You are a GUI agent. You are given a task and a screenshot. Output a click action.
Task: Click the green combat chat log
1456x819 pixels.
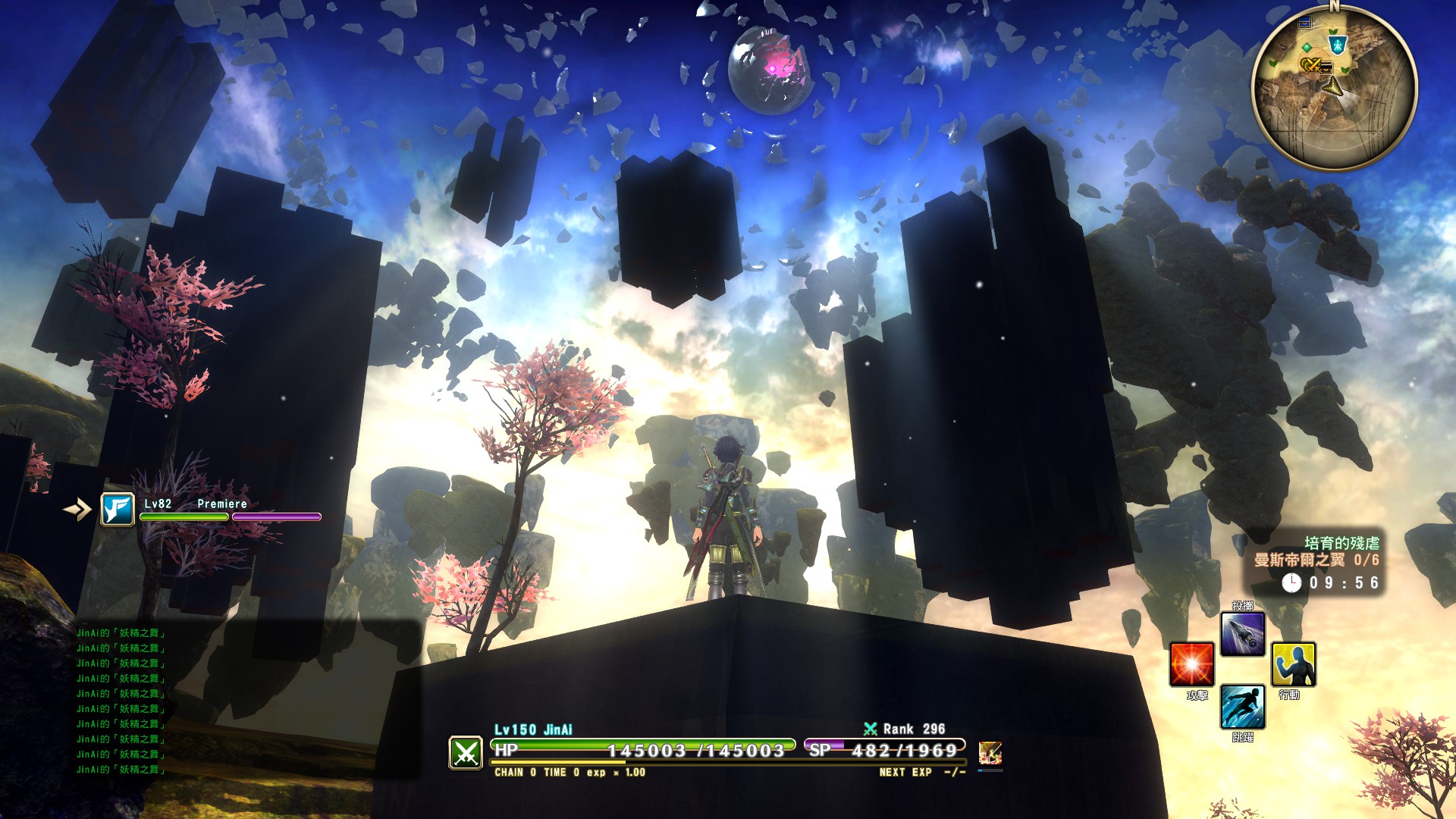pos(121,701)
